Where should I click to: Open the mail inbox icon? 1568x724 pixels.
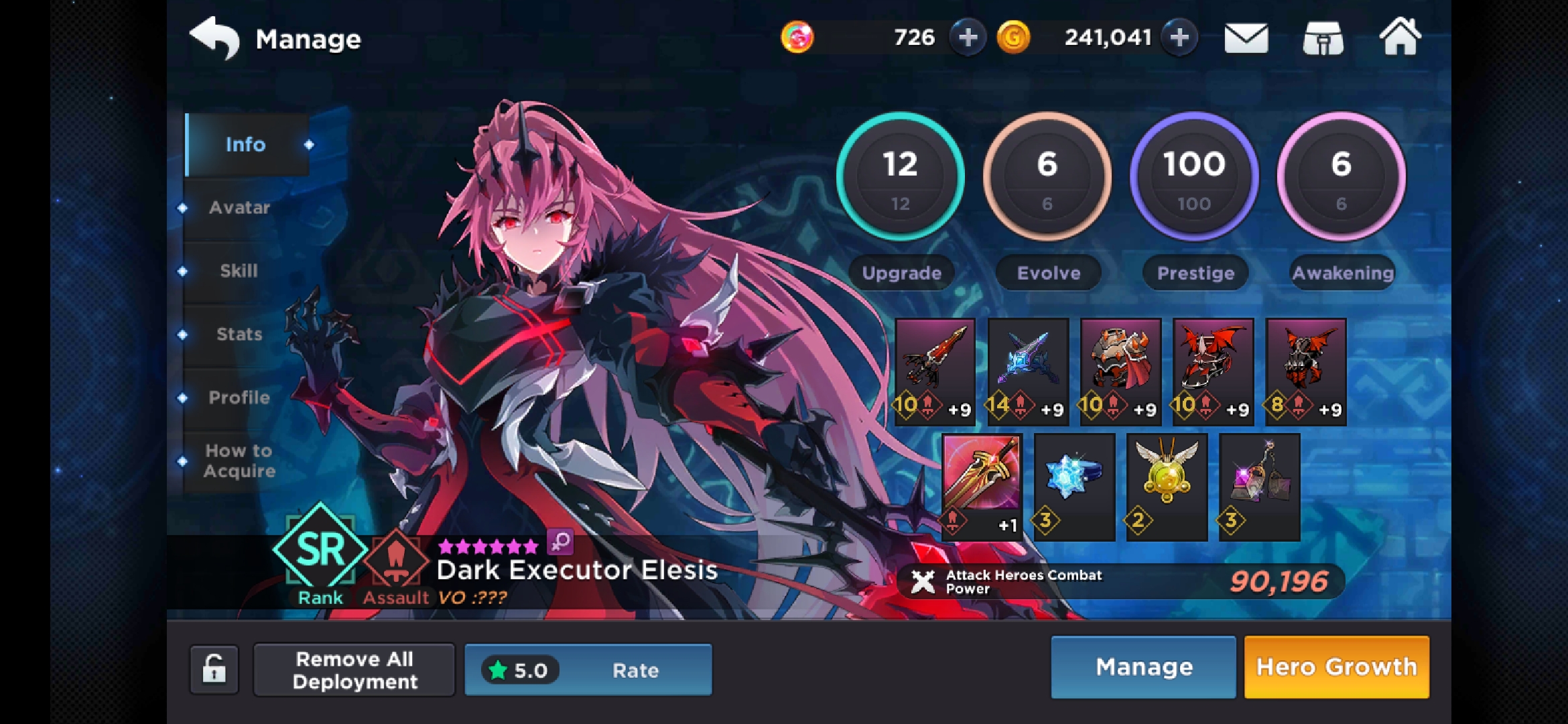(x=1246, y=38)
